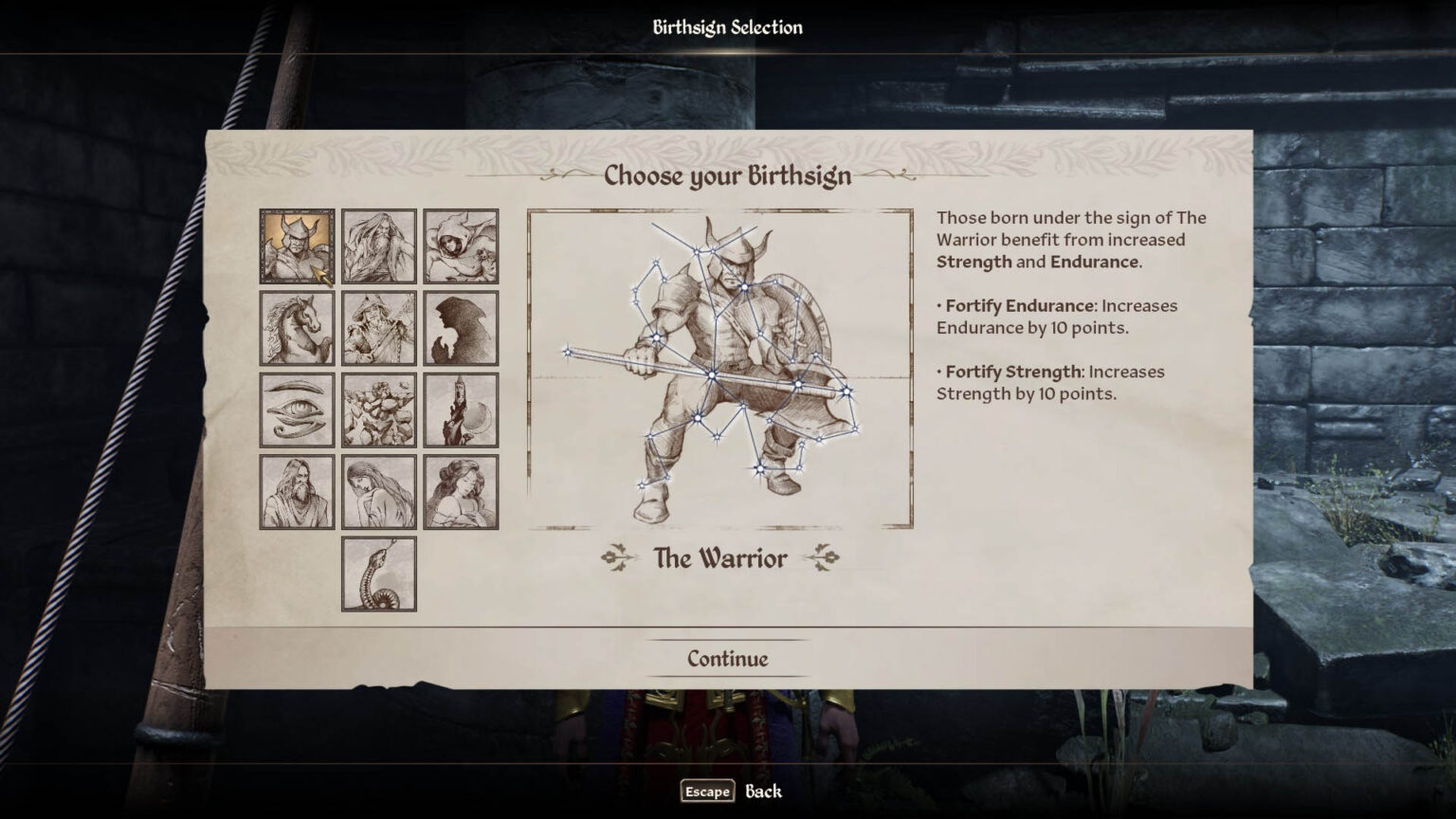Image resolution: width=1456 pixels, height=819 pixels.
Task: Select the hooded Apprentice birthsign icon
Action: coord(463,245)
